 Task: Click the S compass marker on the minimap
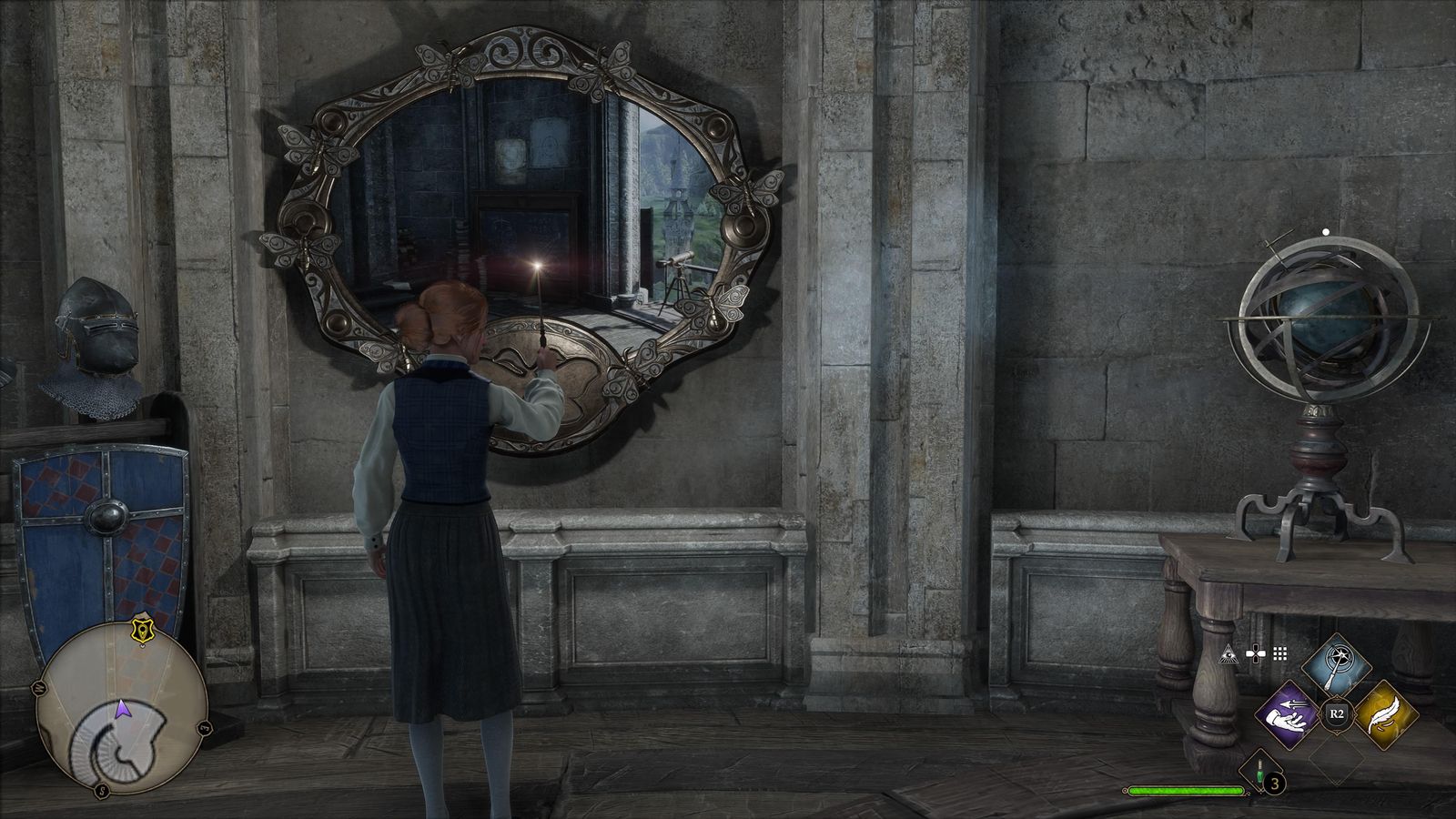click(x=102, y=789)
